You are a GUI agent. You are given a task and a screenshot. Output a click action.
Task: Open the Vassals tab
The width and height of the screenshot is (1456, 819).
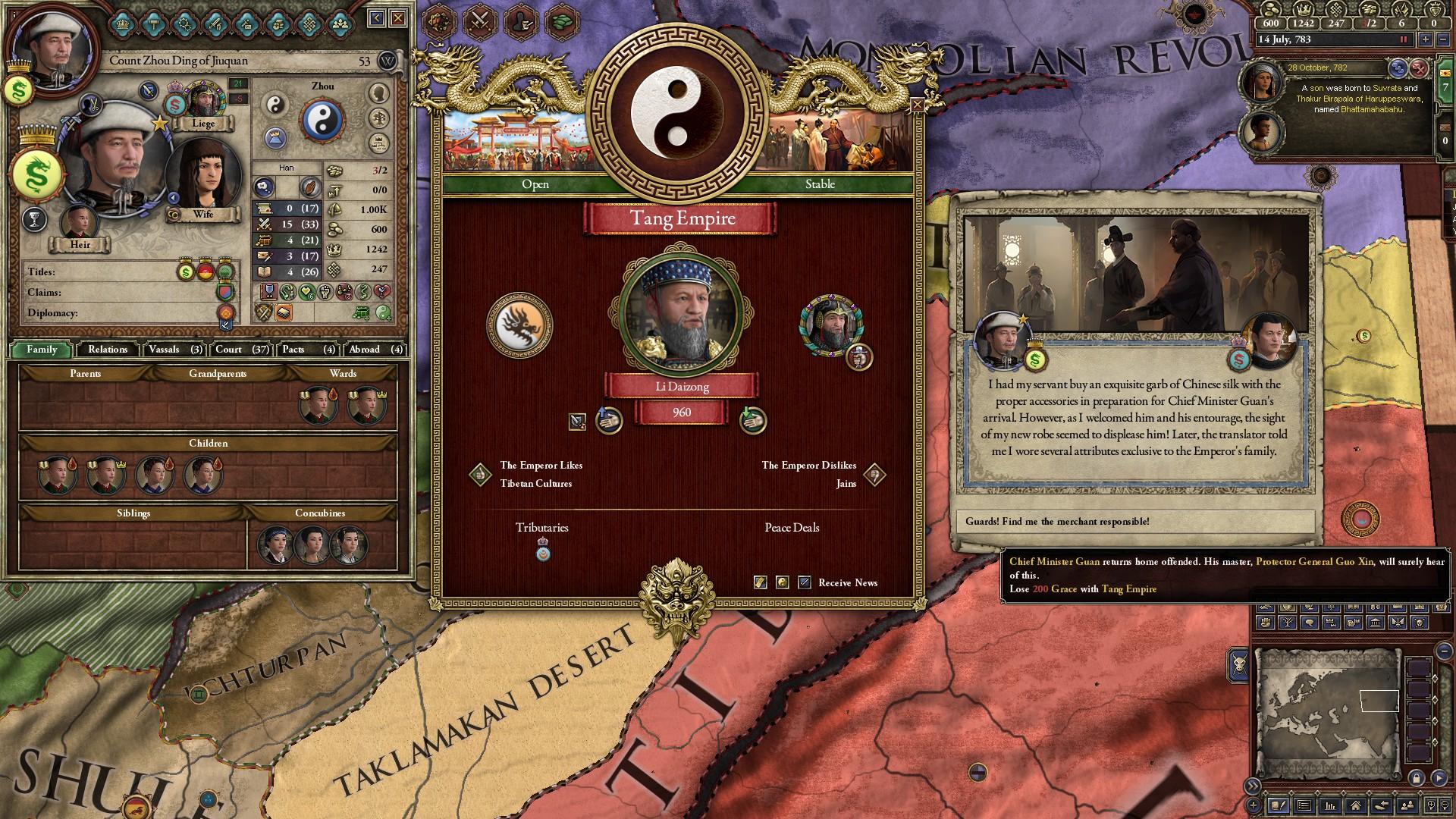(175, 350)
